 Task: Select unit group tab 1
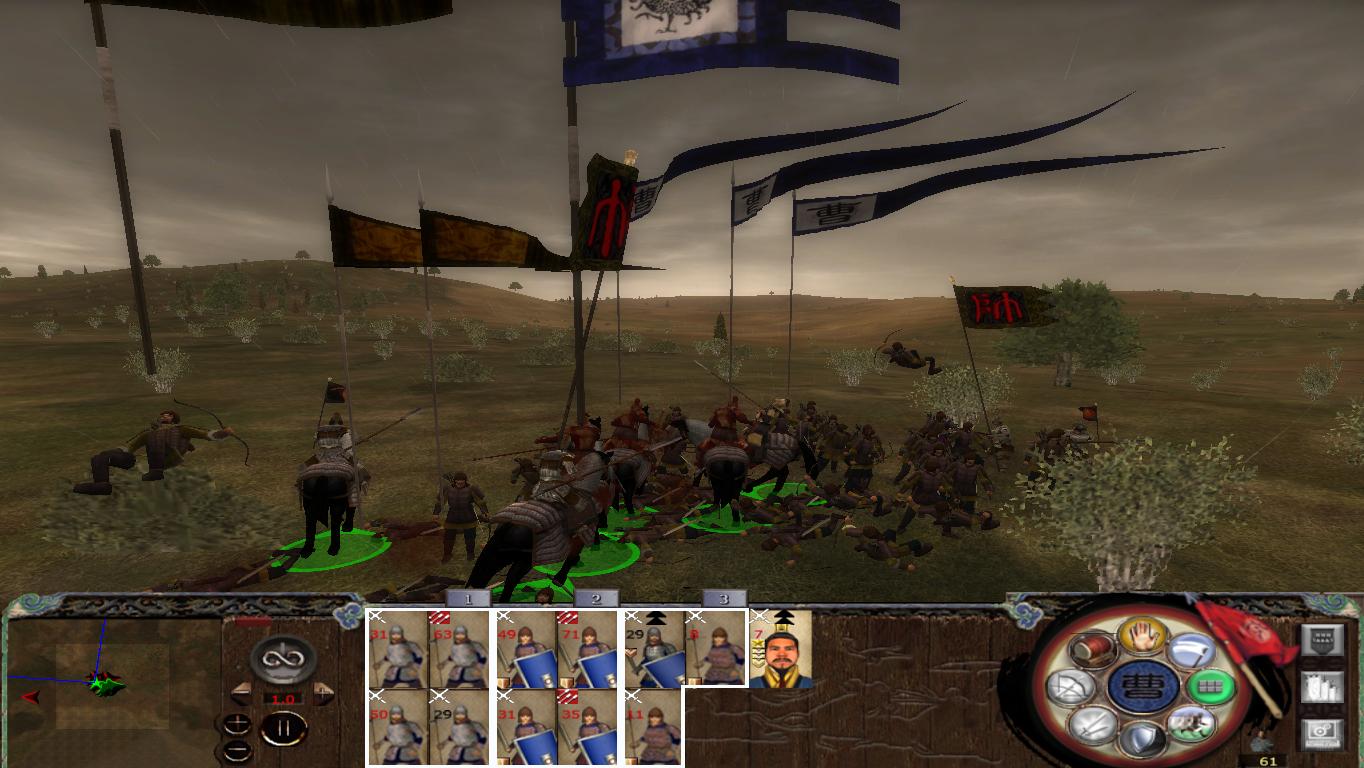[x=466, y=600]
